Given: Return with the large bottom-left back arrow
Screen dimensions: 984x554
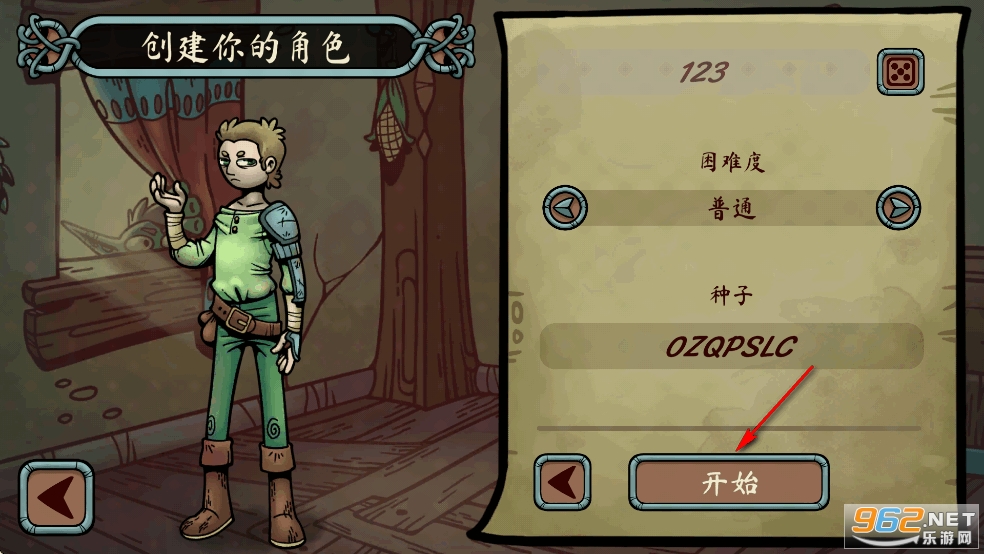Looking at the screenshot, I should 56,497.
